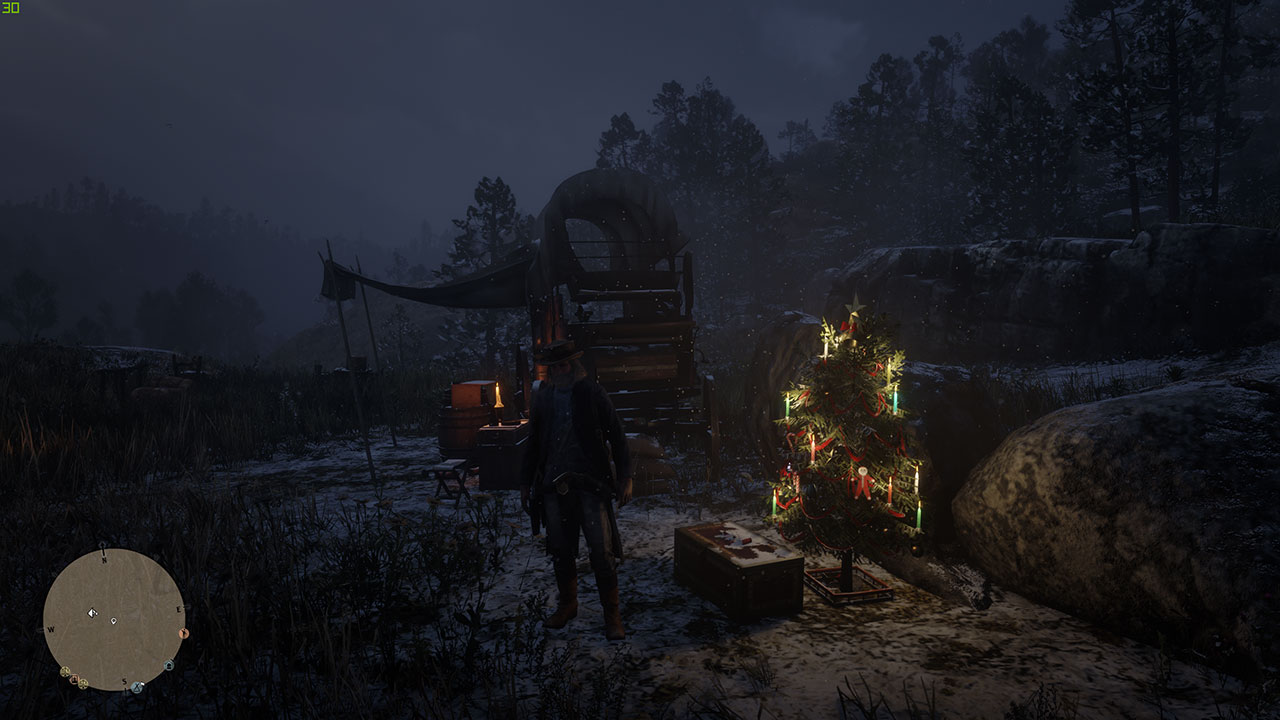Click the compass letter E on the minimap
Viewport: 1280px width, 720px height.
pos(179,610)
